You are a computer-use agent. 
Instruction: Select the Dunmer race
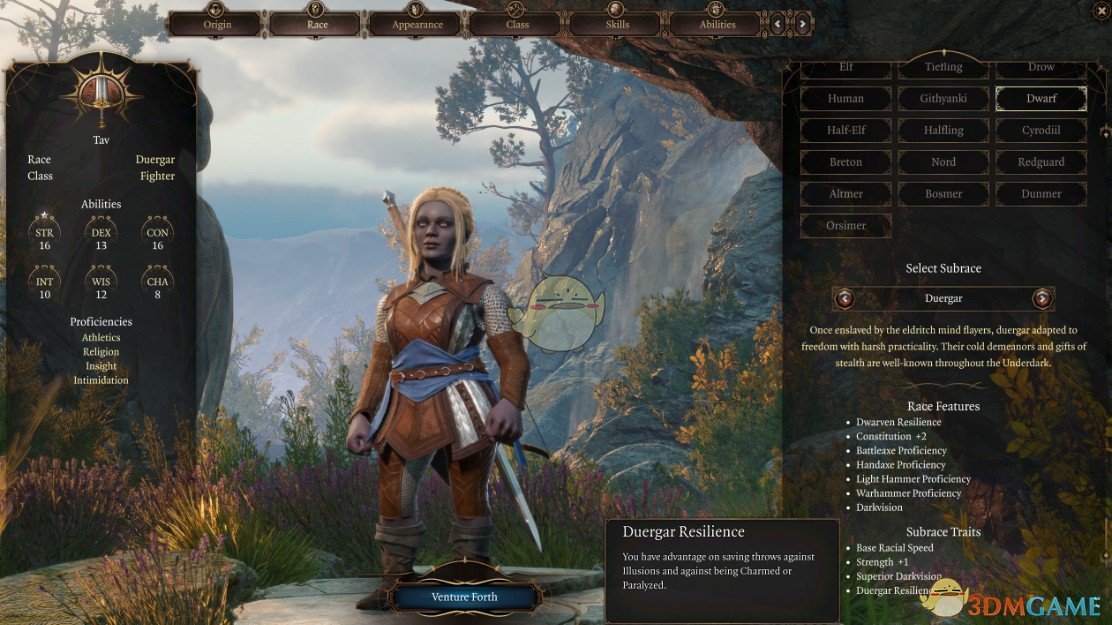tap(1041, 194)
